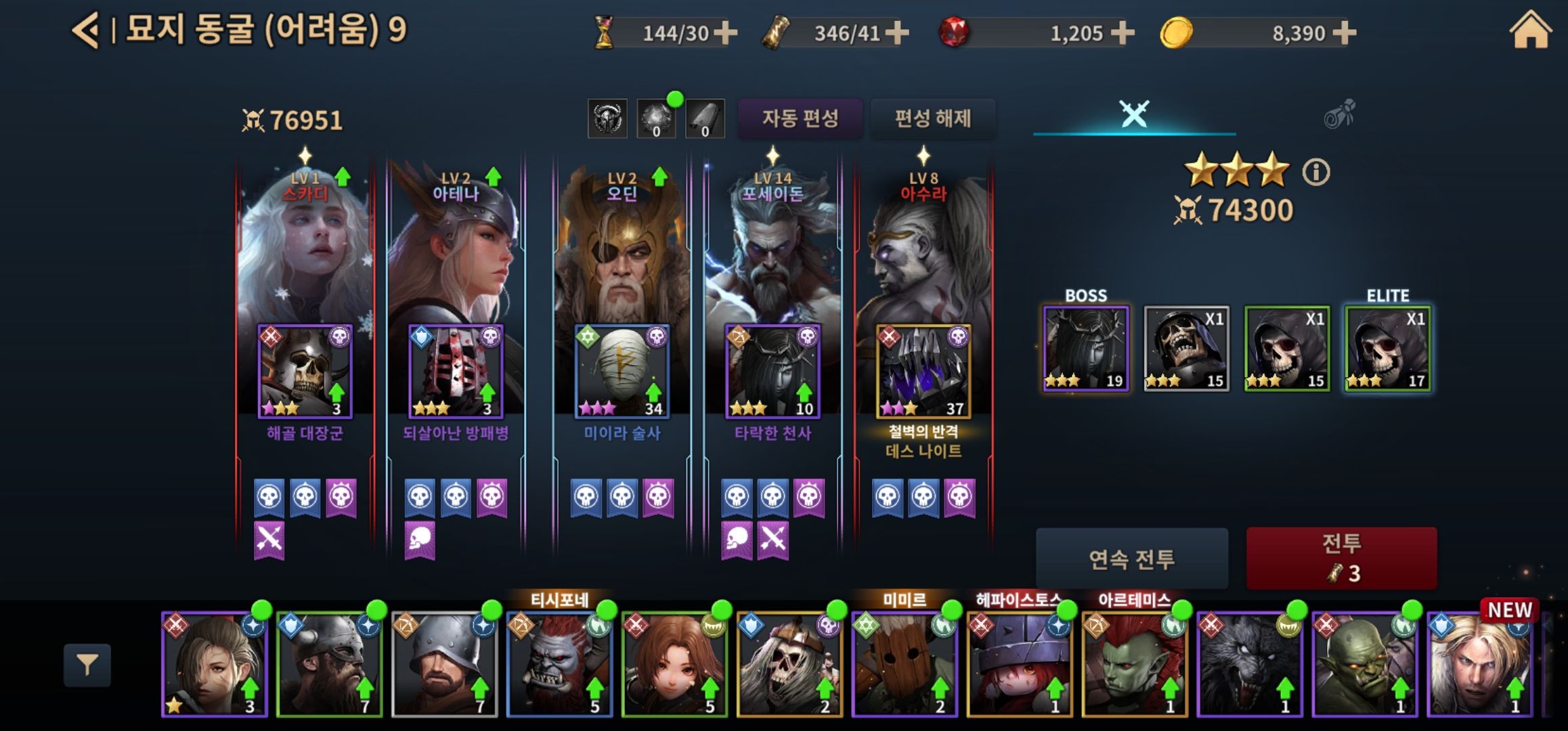Buy more red gems with plus
Image resolution: width=1568 pixels, height=731 pixels.
1123,32
